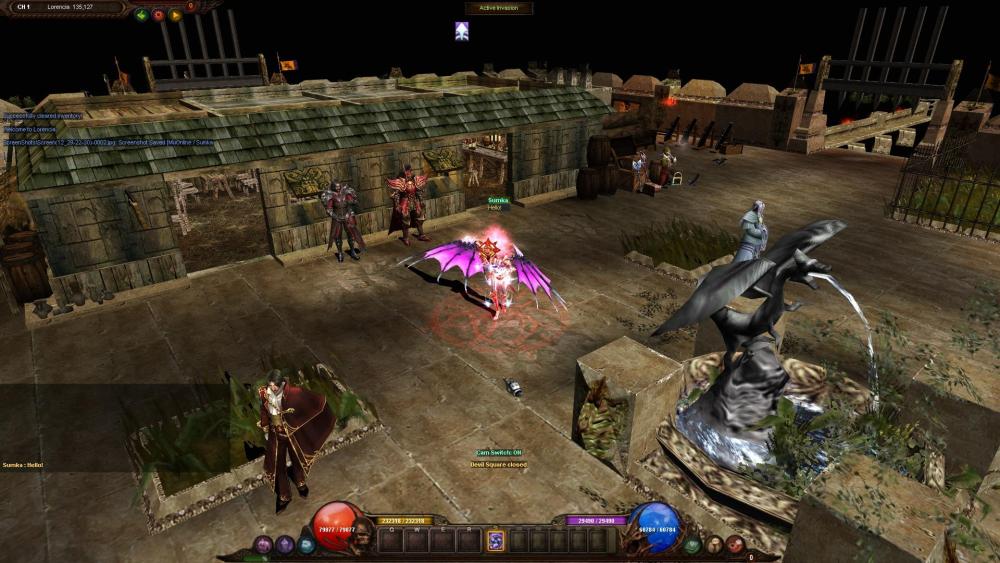
Task: Select the active purple skill slot
Action: 495,540
